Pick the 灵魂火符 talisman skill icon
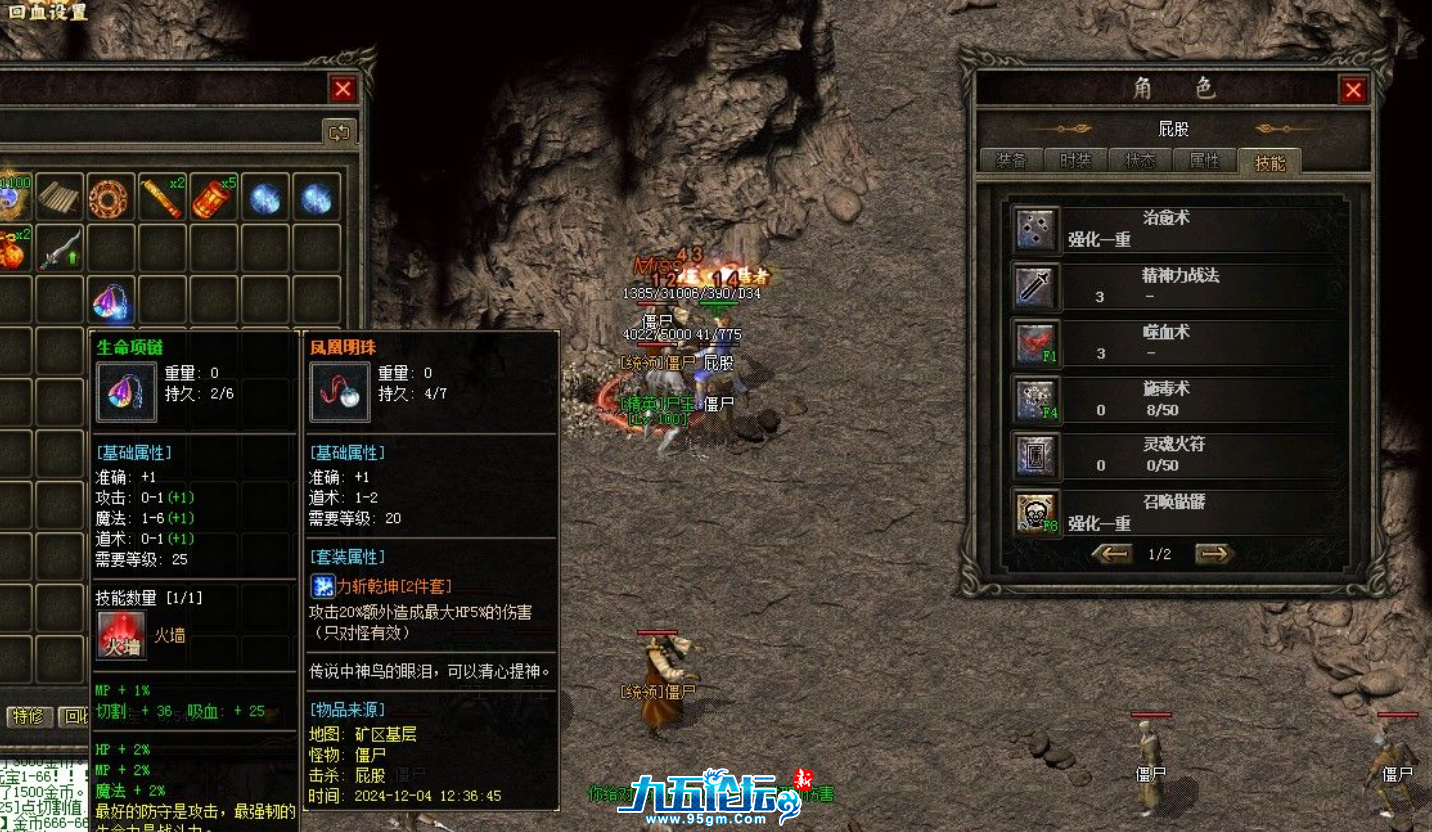 pos(1034,455)
